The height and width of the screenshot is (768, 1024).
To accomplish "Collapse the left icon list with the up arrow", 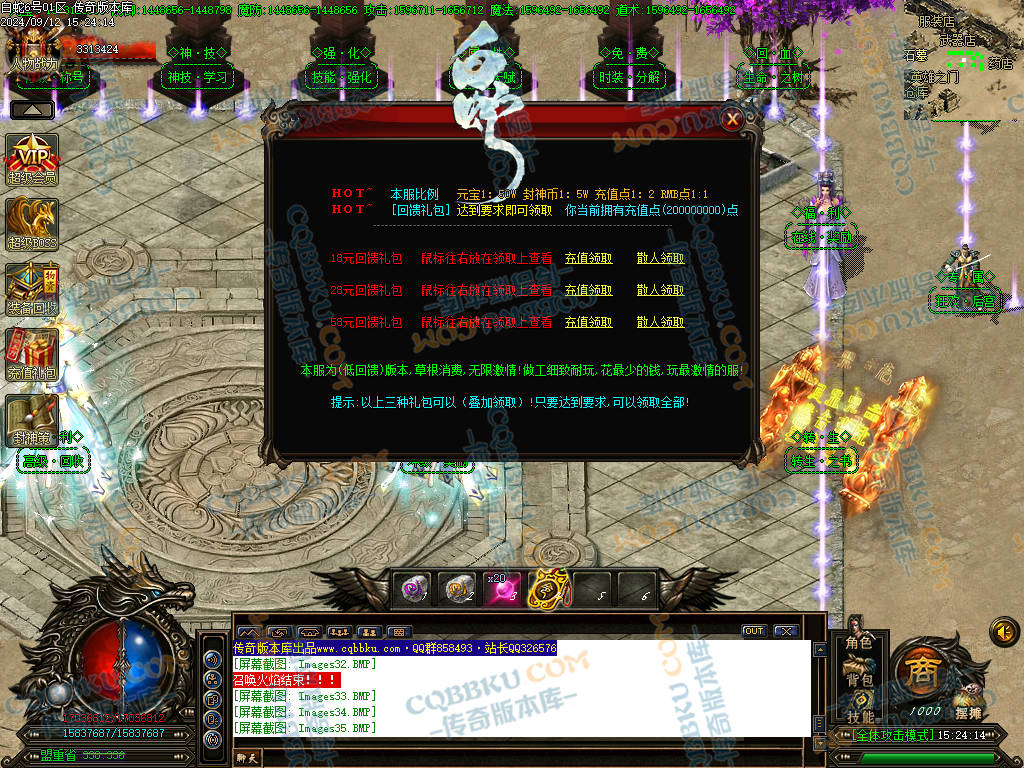I will 32,109.
